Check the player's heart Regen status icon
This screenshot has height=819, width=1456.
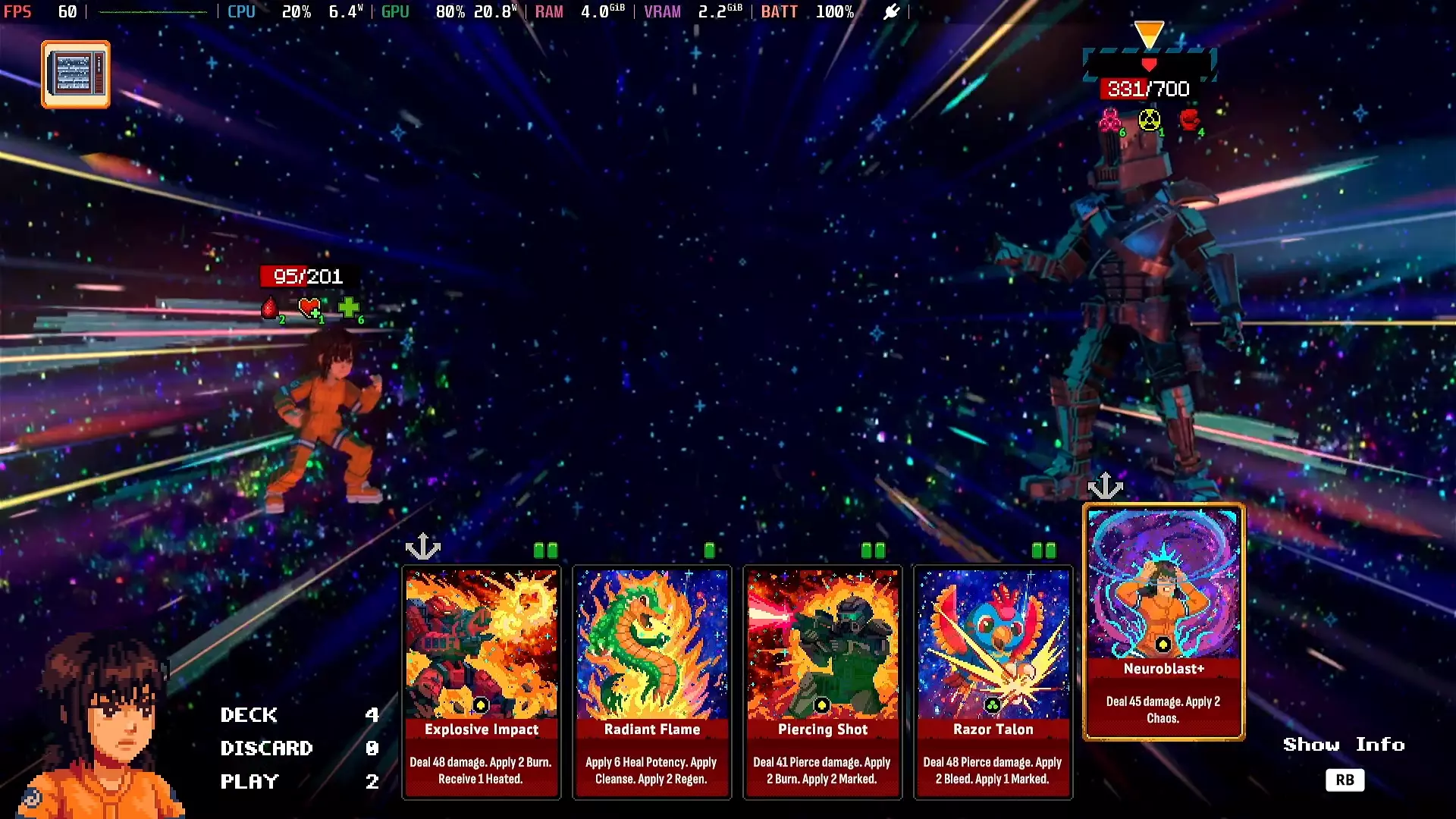[309, 308]
